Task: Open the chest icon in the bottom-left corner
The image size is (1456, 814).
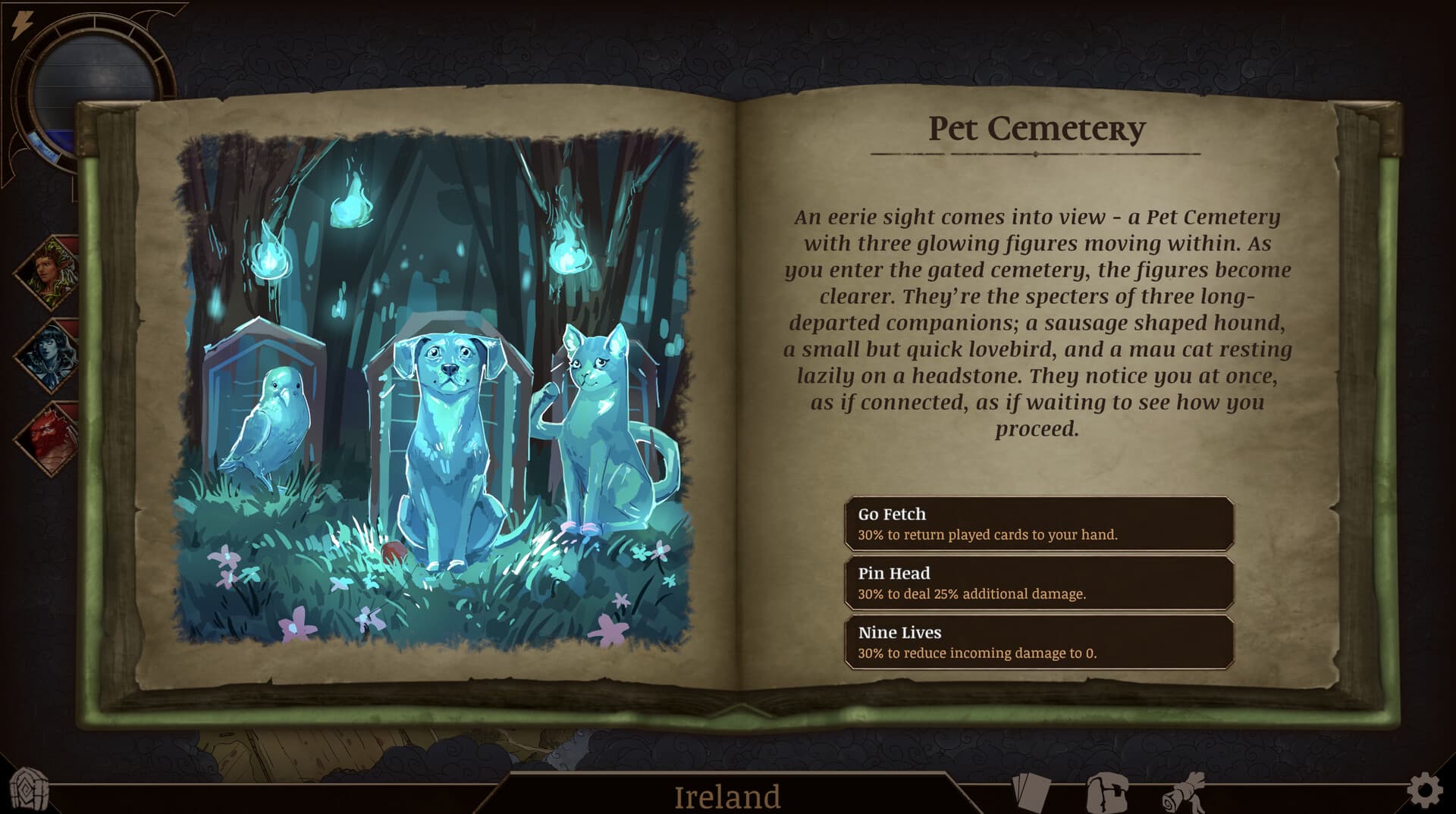Action: tap(30, 788)
